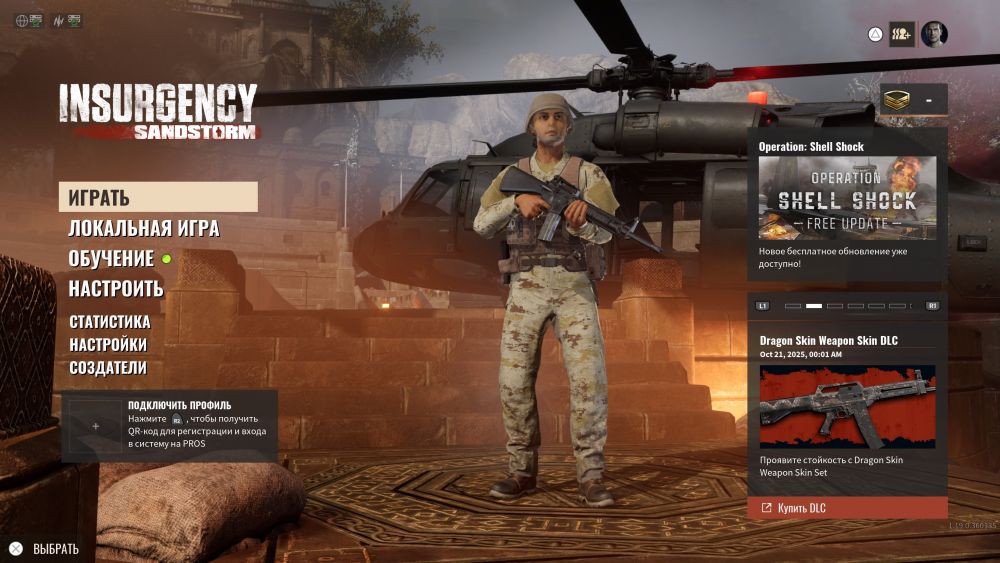Show the СТАТИСТИКА screen
The height and width of the screenshot is (563, 1000).
pos(110,322)
